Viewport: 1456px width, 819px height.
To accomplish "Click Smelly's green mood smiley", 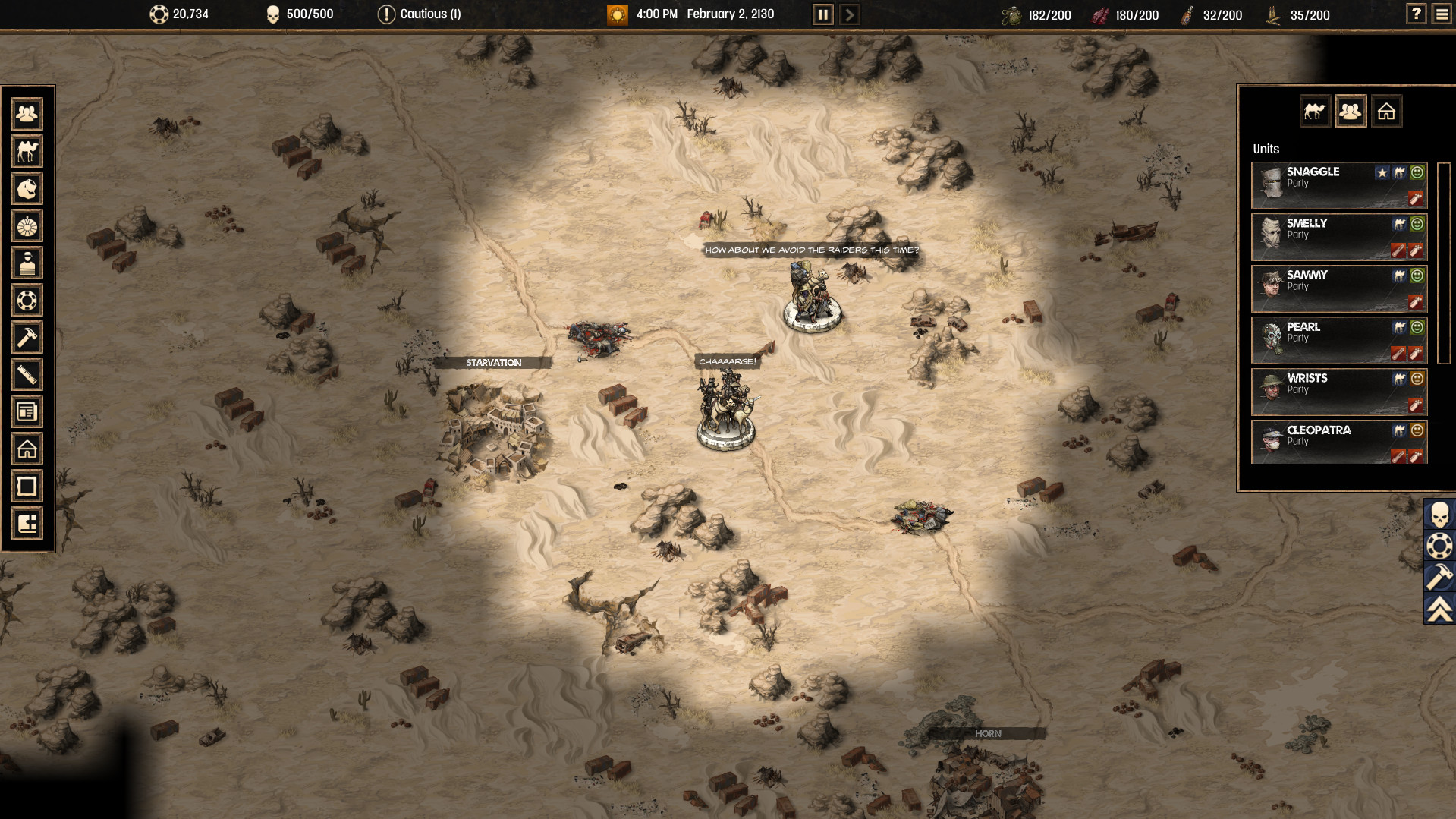I will (1416, 223).
